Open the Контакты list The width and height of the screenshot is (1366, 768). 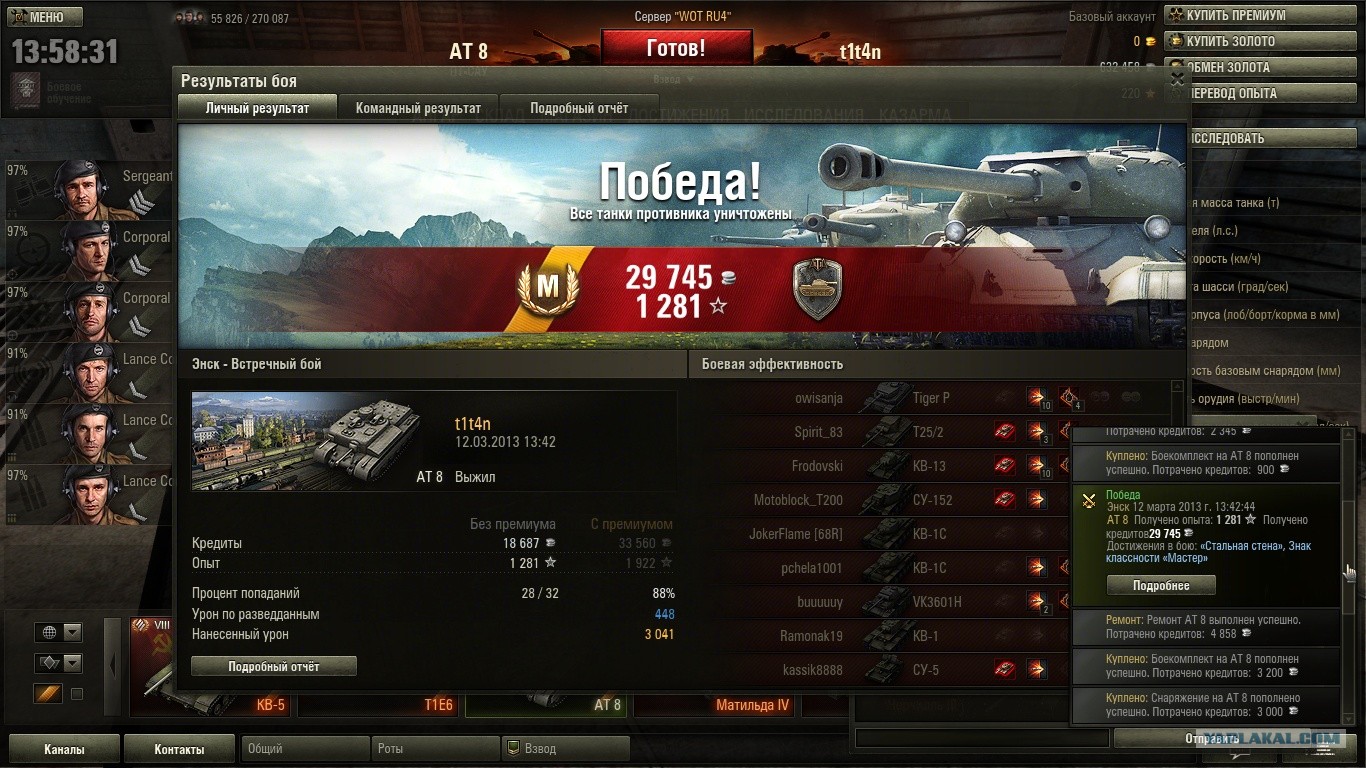(x=179, y=749)
